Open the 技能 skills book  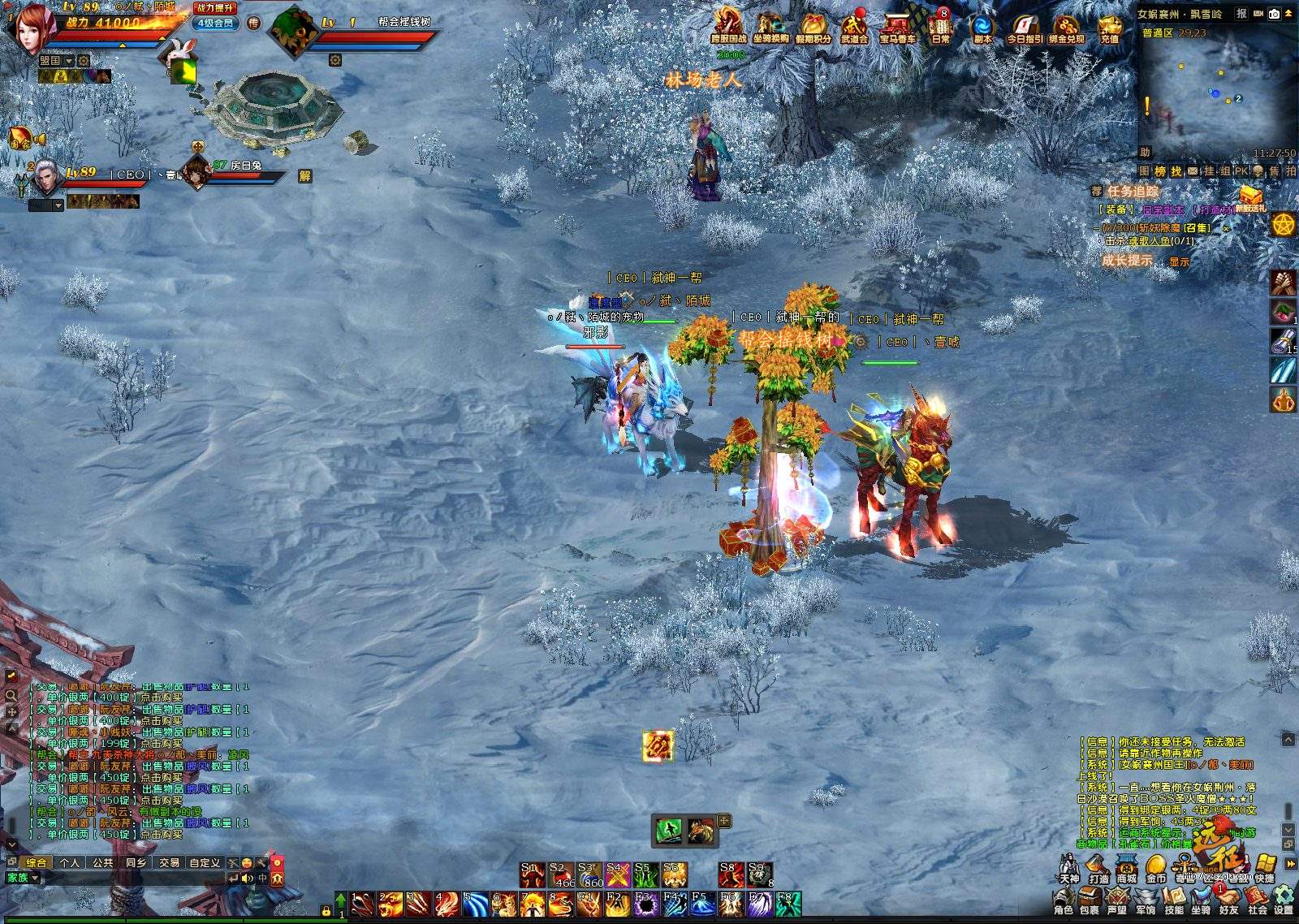coord(1173,900)
